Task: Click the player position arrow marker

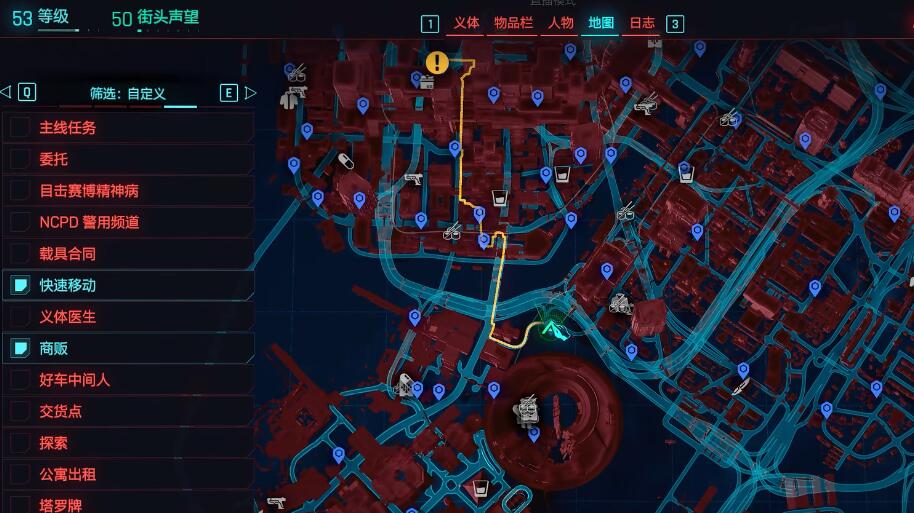Action: (x=553, y=325)
